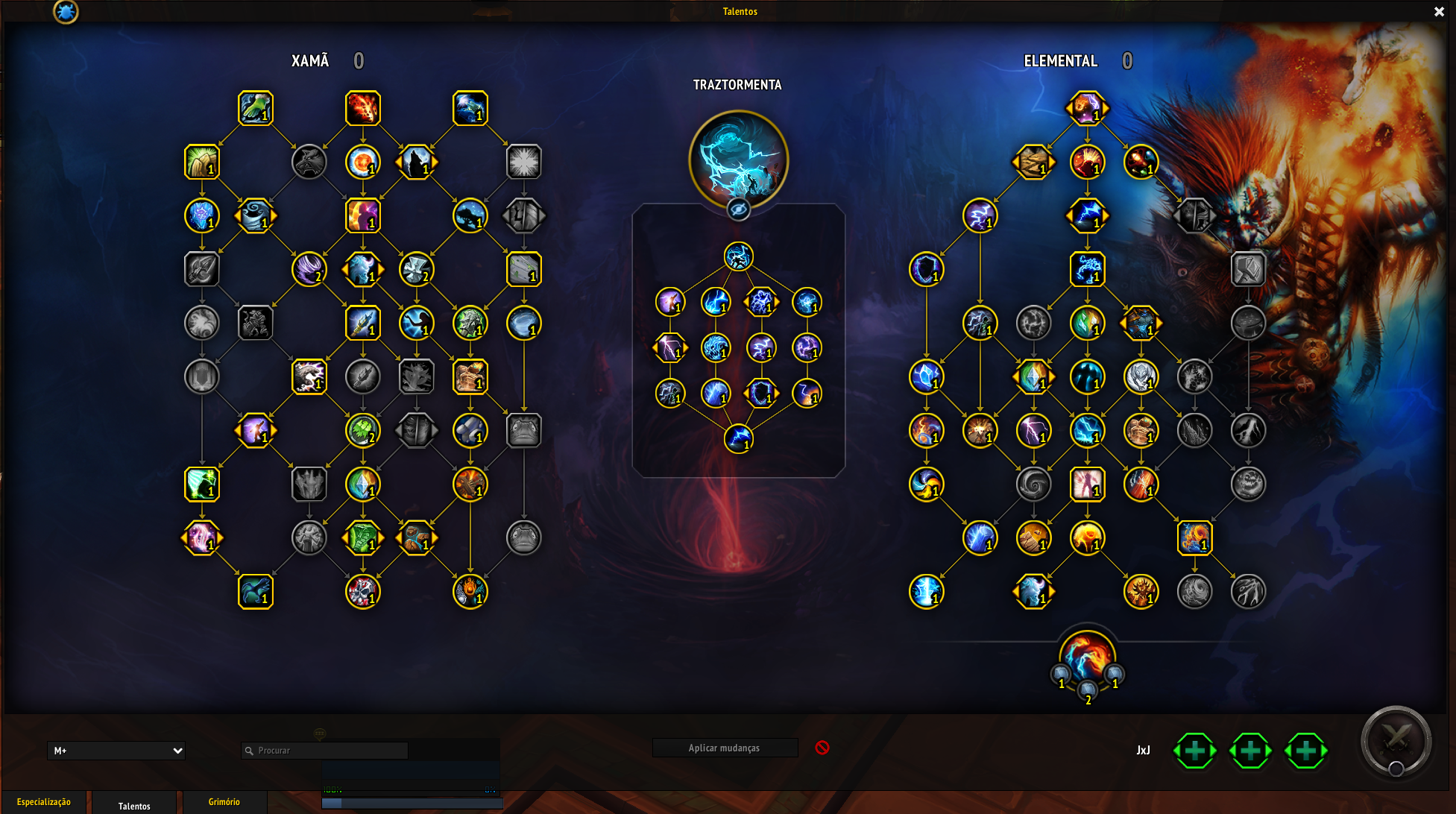Open the M+ loadout dropdown

coord(116,751)
